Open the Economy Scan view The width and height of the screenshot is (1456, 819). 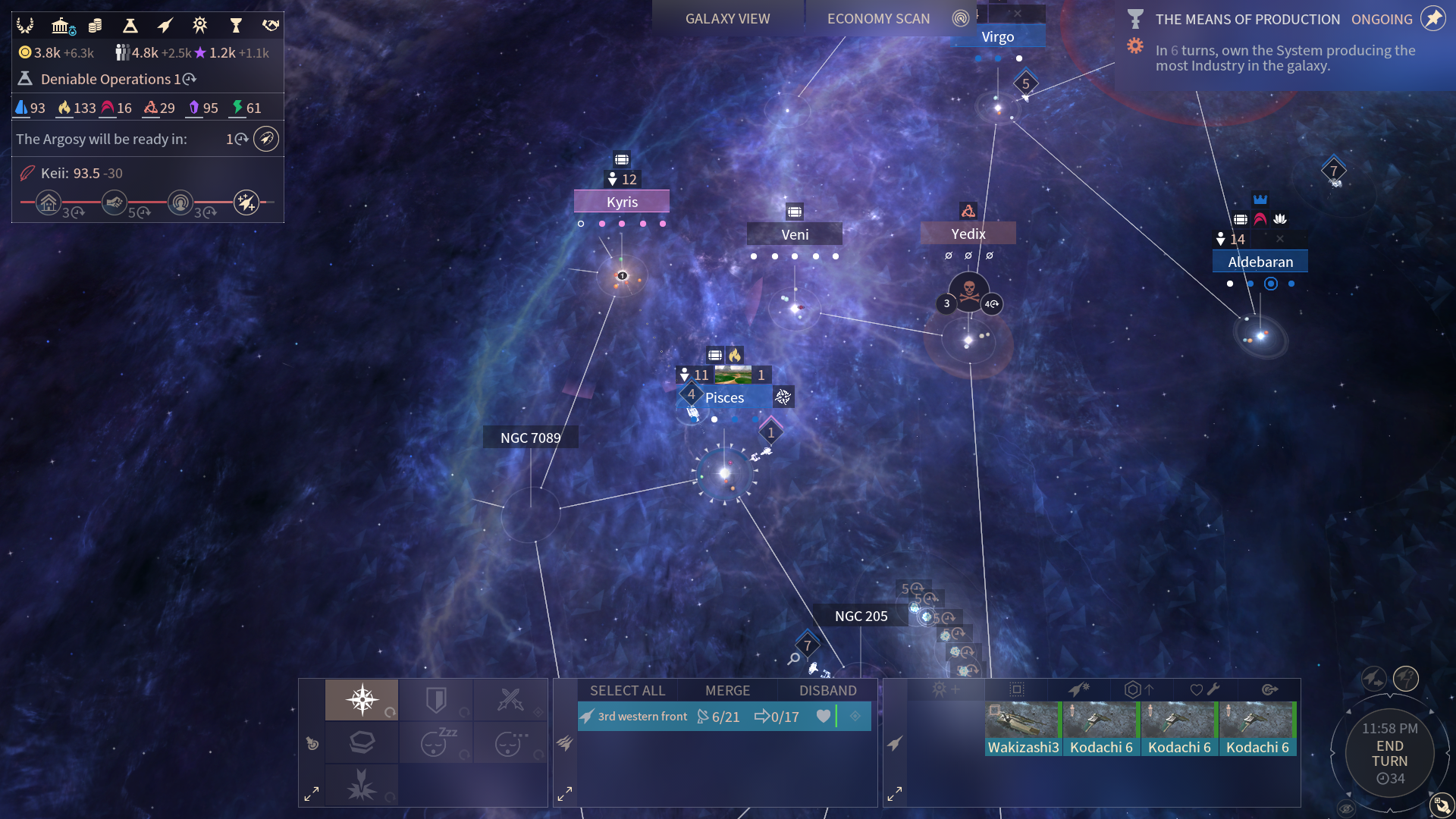click(x=878, y=19)
